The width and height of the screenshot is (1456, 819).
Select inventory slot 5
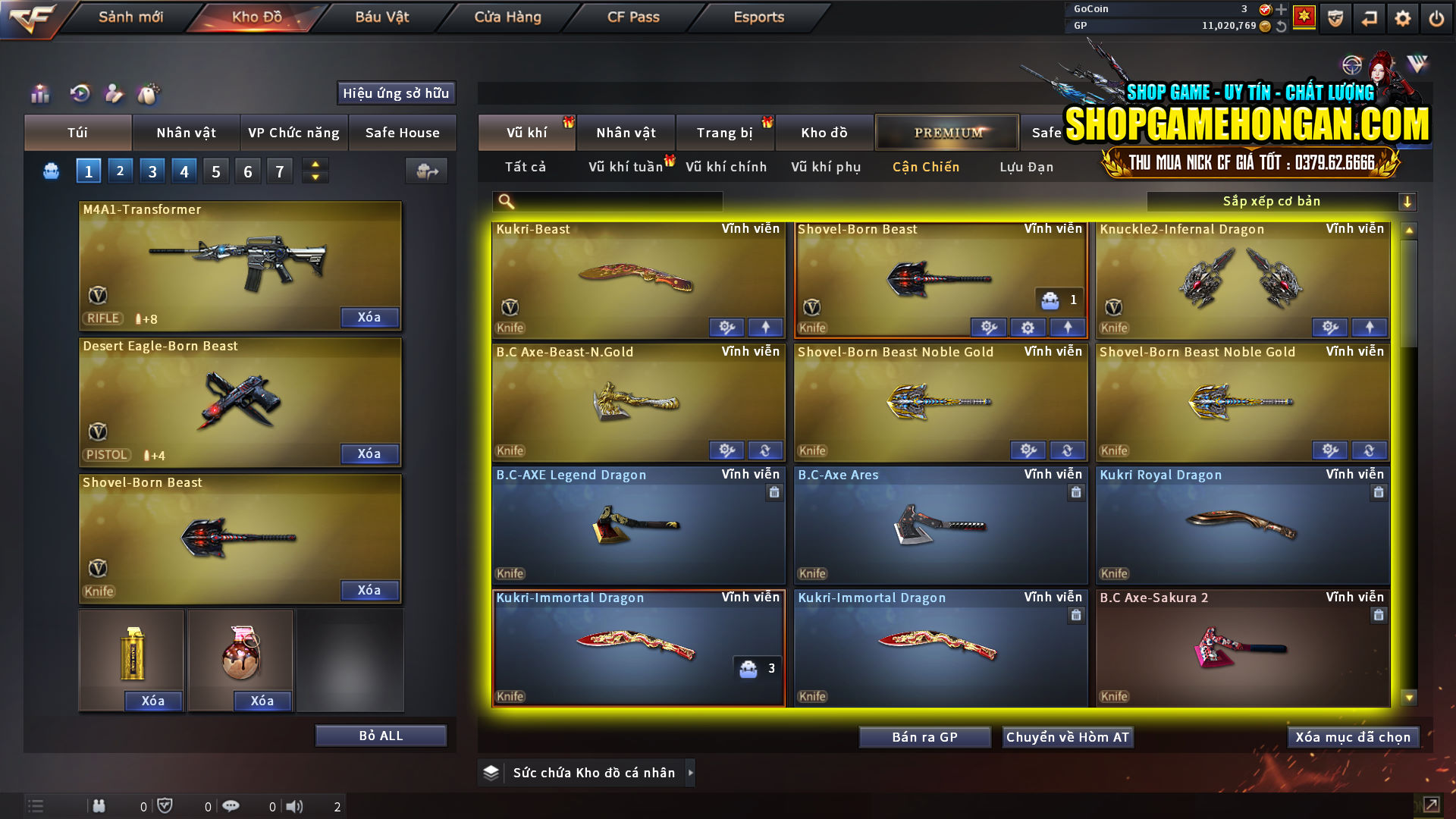pyautogui.click(x=215, y=171)
